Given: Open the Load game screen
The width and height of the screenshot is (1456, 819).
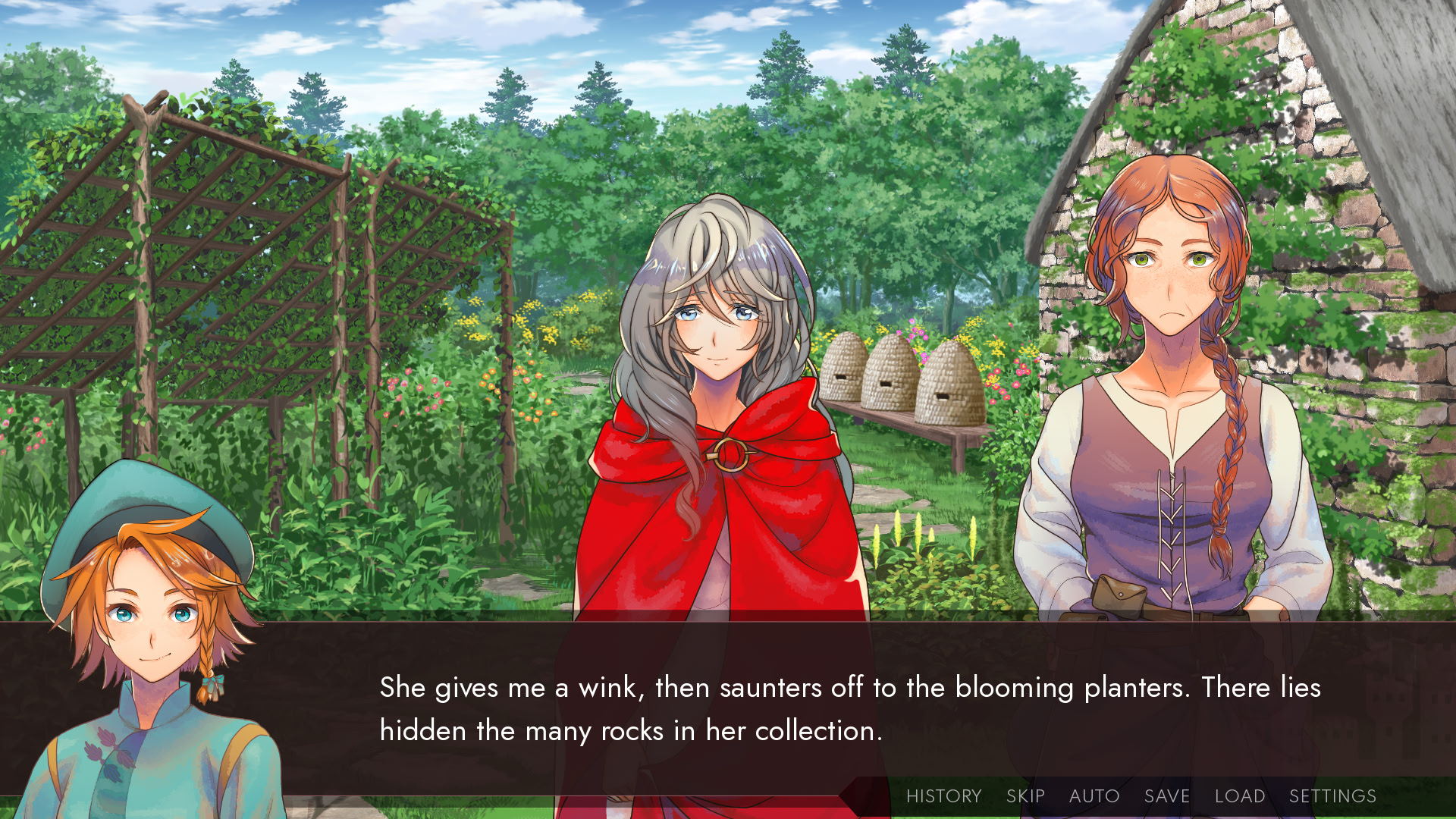Looking at the screenshot, I should [x=1239, y=795].
